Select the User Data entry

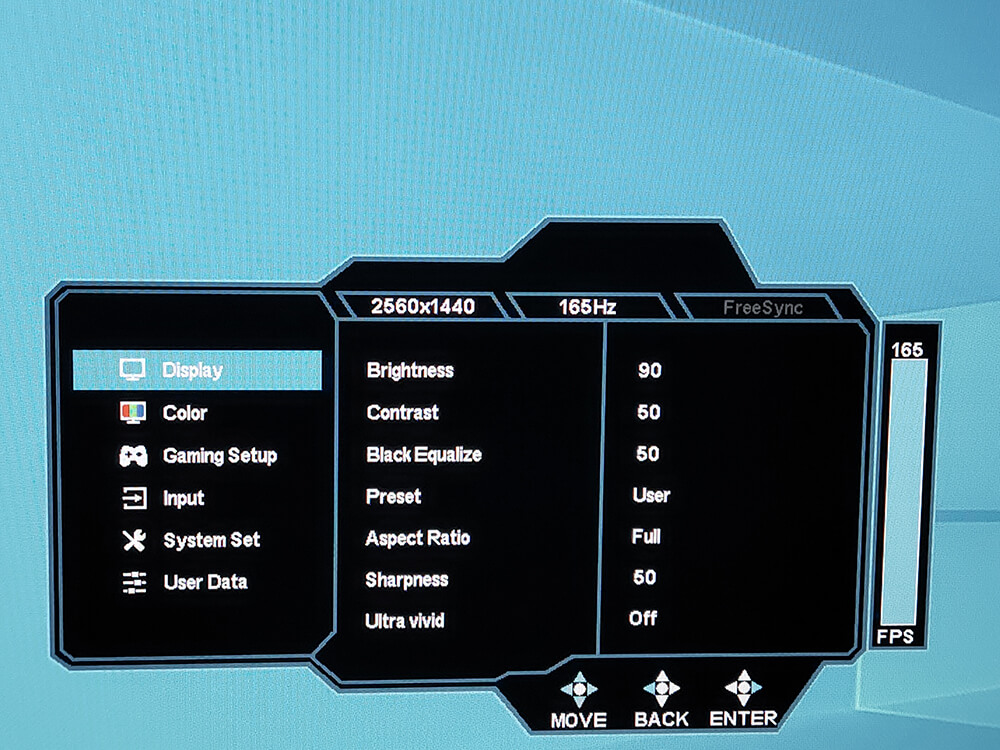pyautogui.click(x=205, y=582)
